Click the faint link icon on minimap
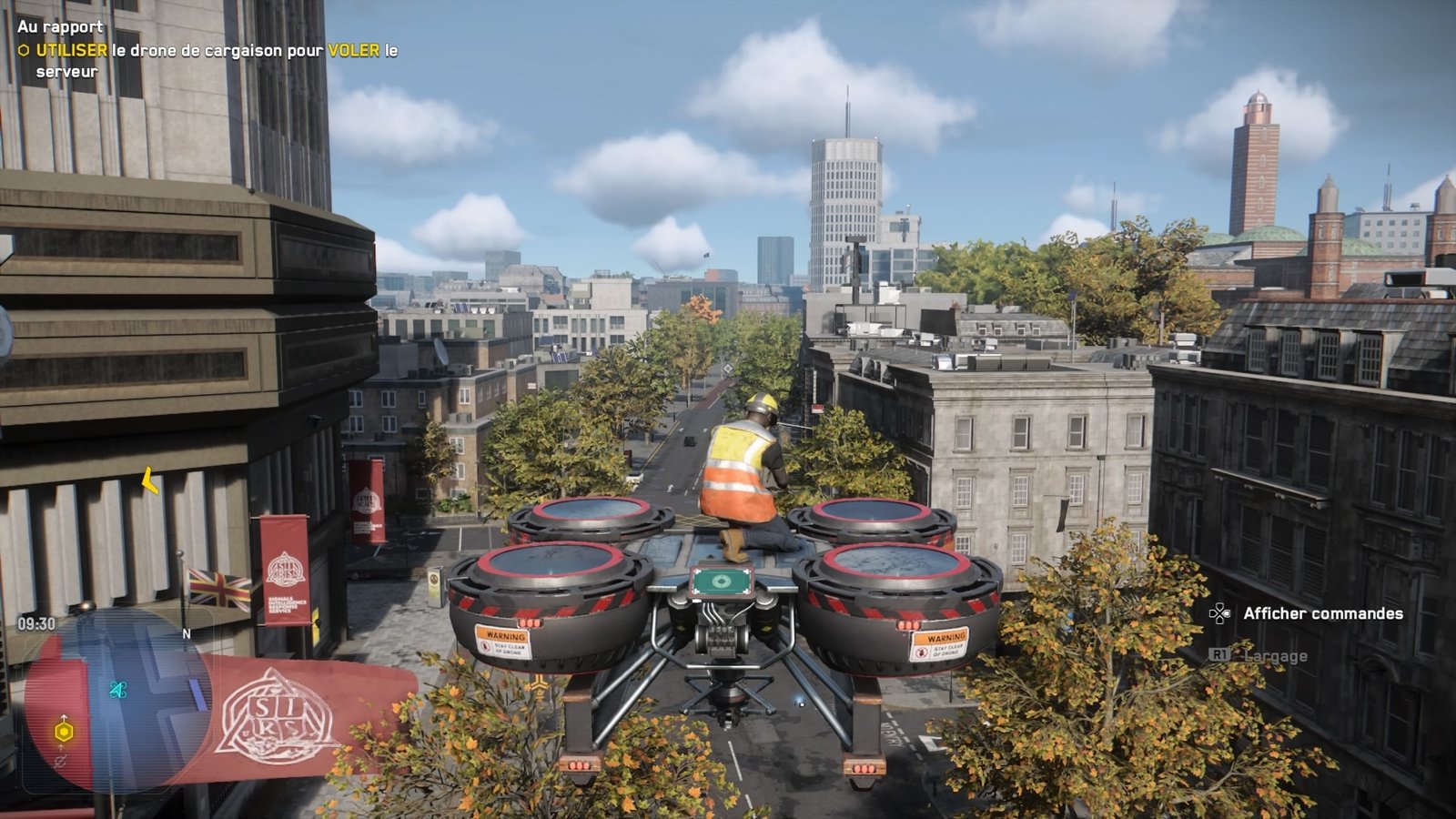Viewport: 1456px width, 819px height. (x=61, y=761)
